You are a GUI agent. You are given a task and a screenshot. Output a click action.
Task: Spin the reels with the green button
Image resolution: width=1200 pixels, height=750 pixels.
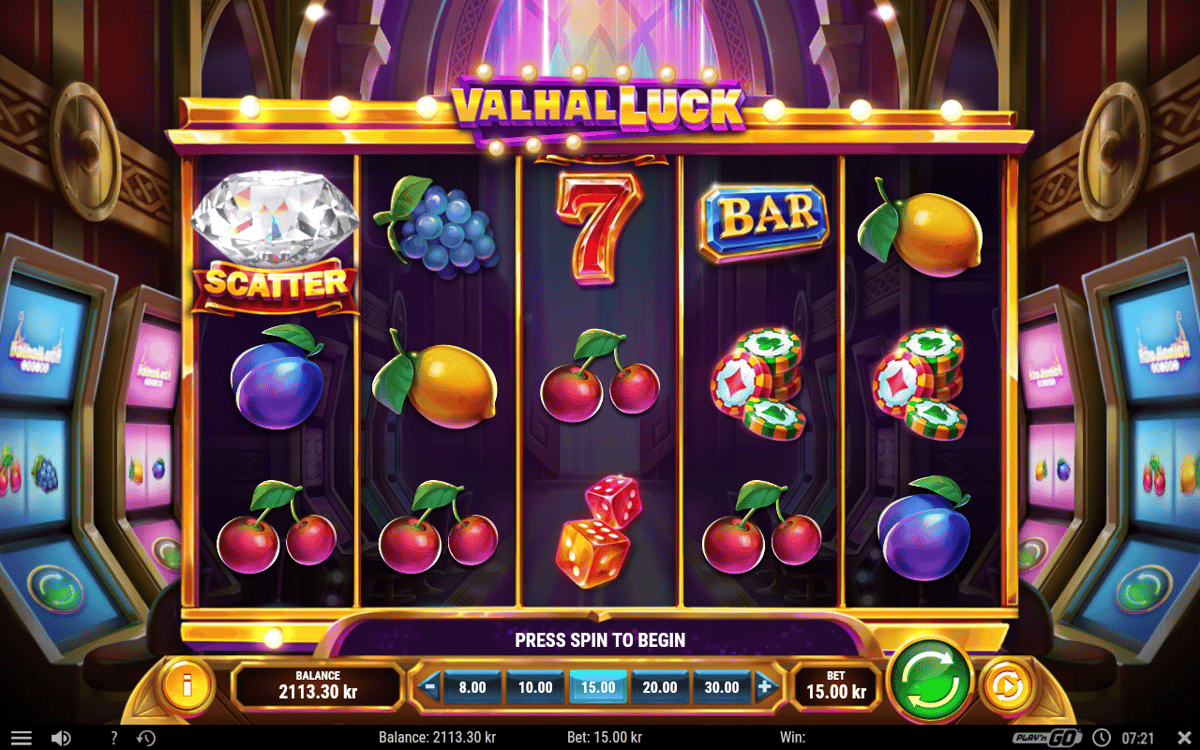point(930,679)
